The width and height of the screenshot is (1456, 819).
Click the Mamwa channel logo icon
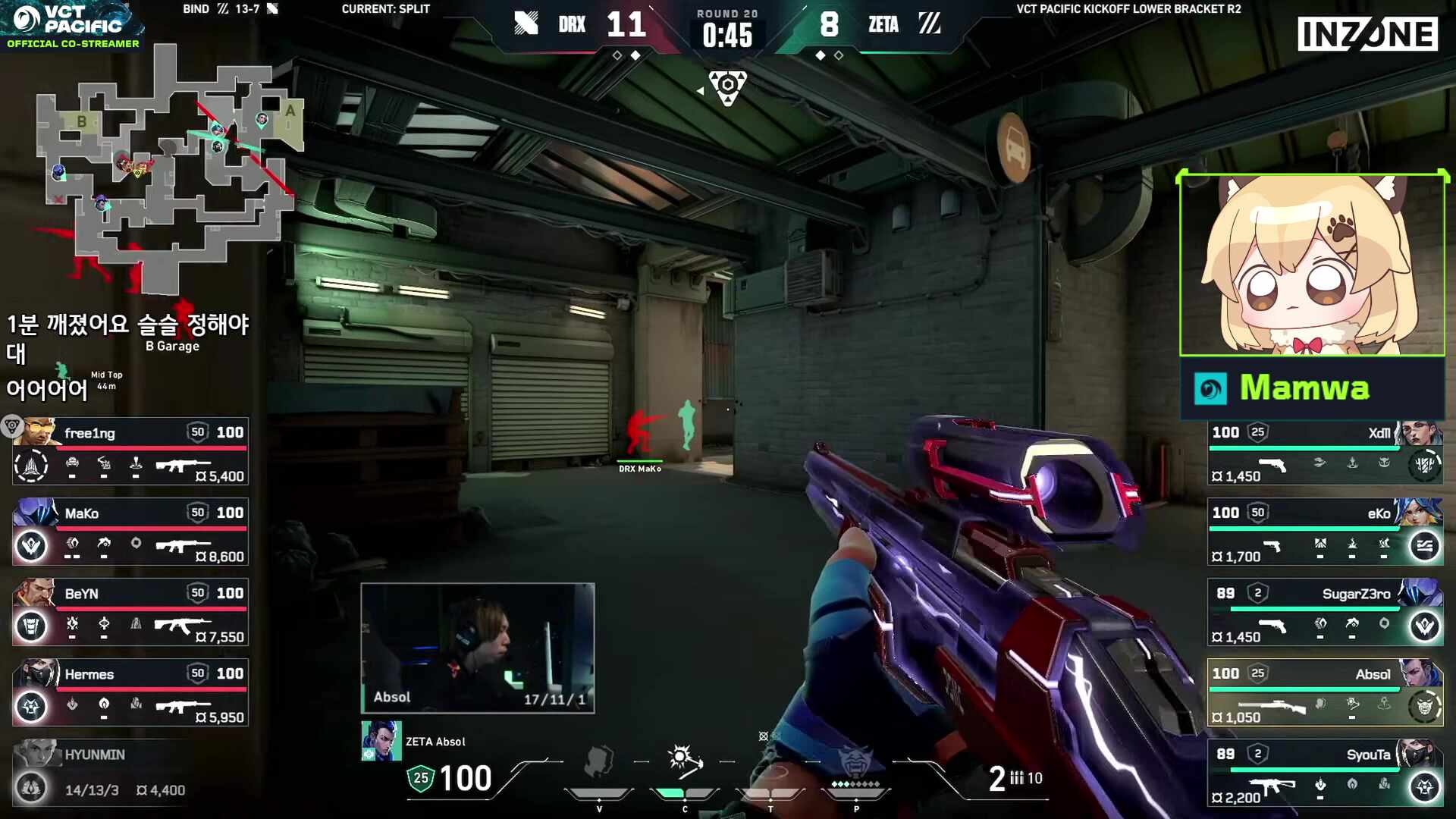pyautogui.click(x=1213, y=388)
